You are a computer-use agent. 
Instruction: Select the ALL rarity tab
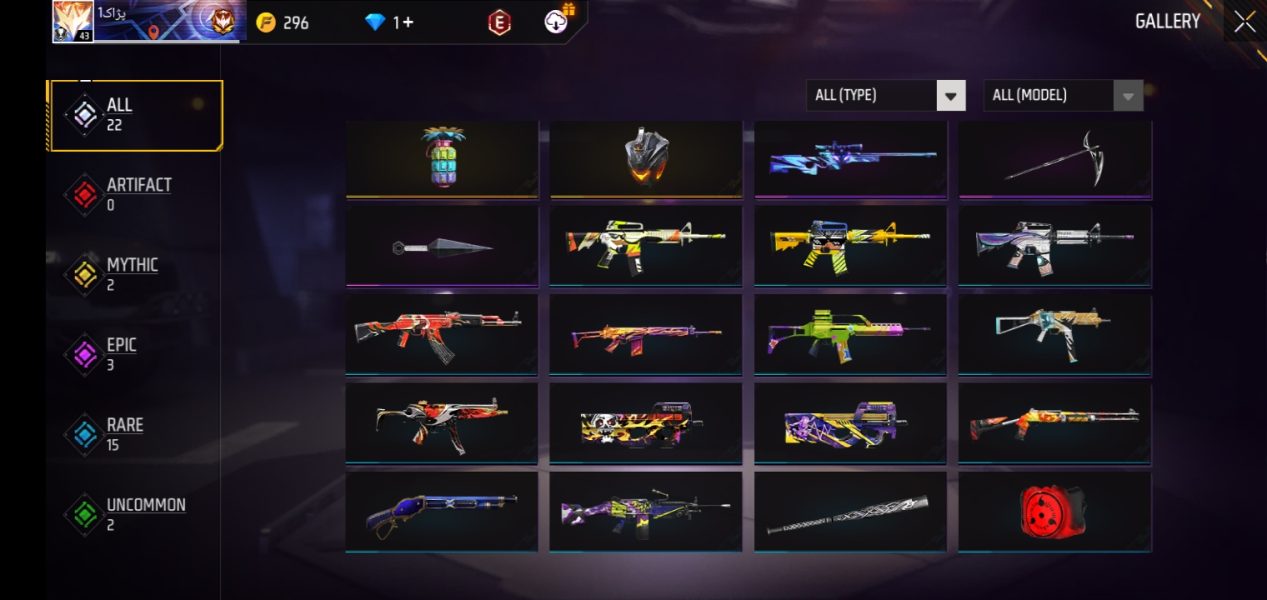(x=135, y=115)
